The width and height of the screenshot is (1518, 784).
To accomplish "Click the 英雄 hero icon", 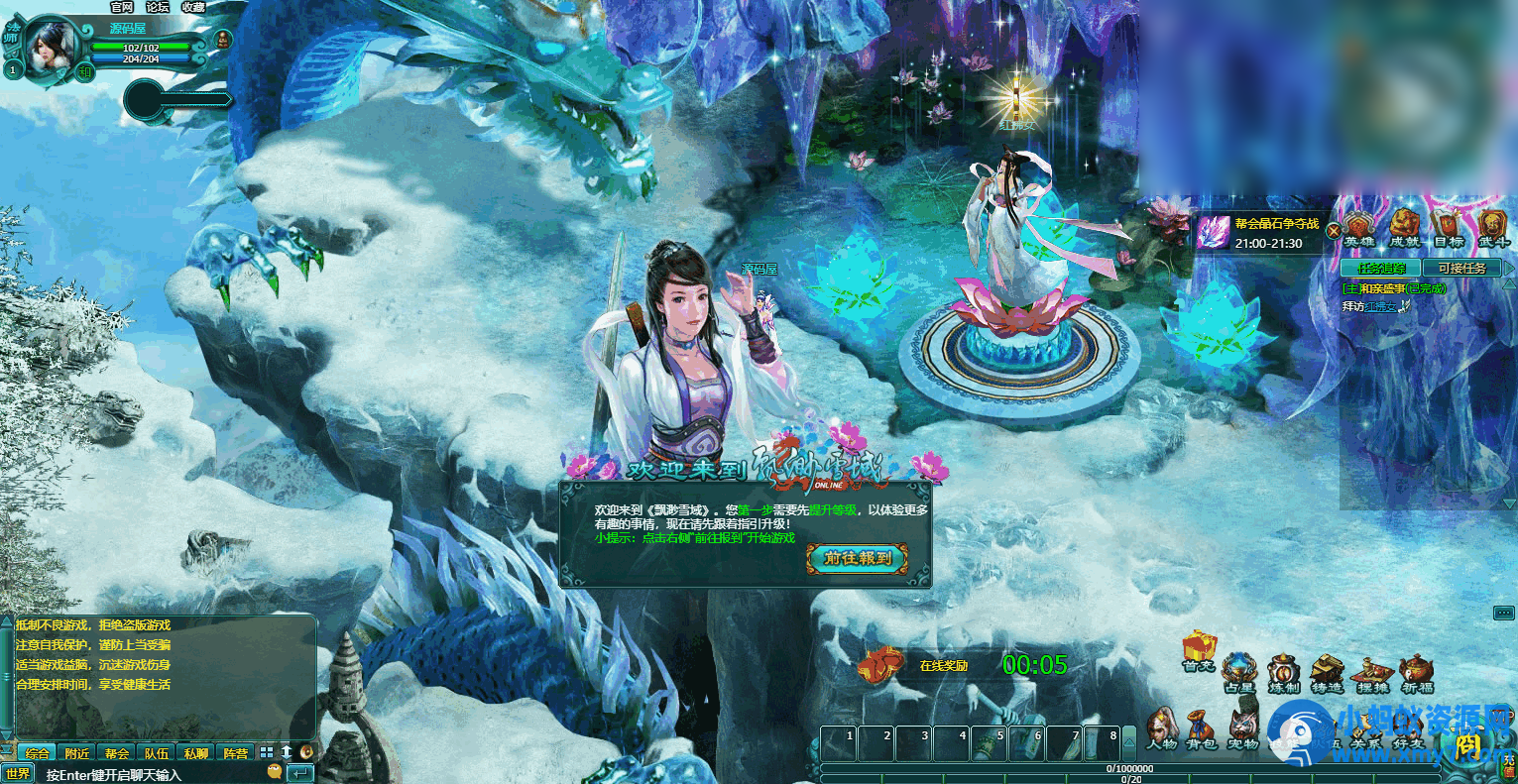I will pos(1358,225).
